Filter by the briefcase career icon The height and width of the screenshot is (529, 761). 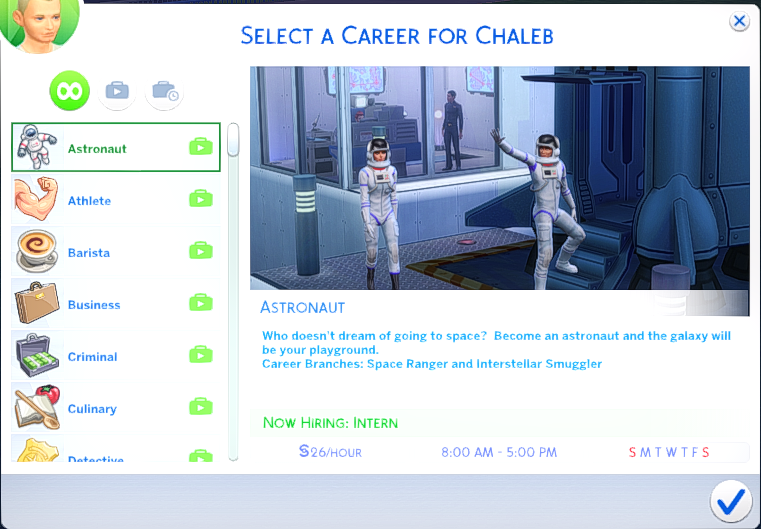[116, 92]
